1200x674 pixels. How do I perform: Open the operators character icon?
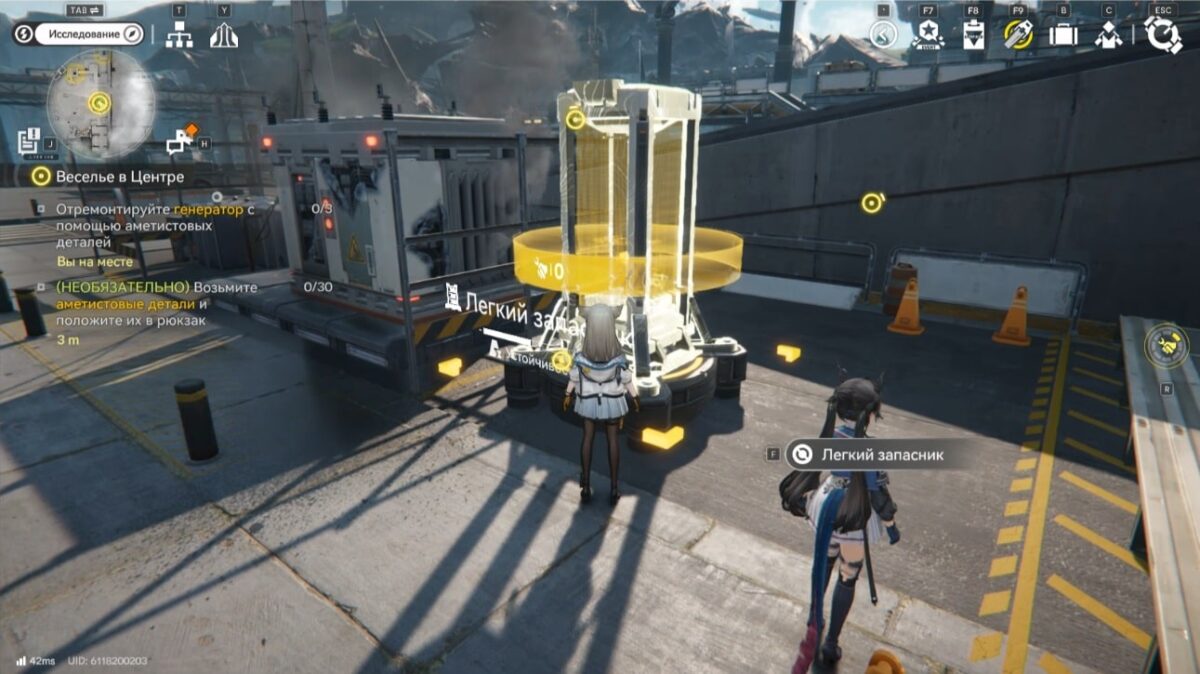click(x=1108, y=35)
